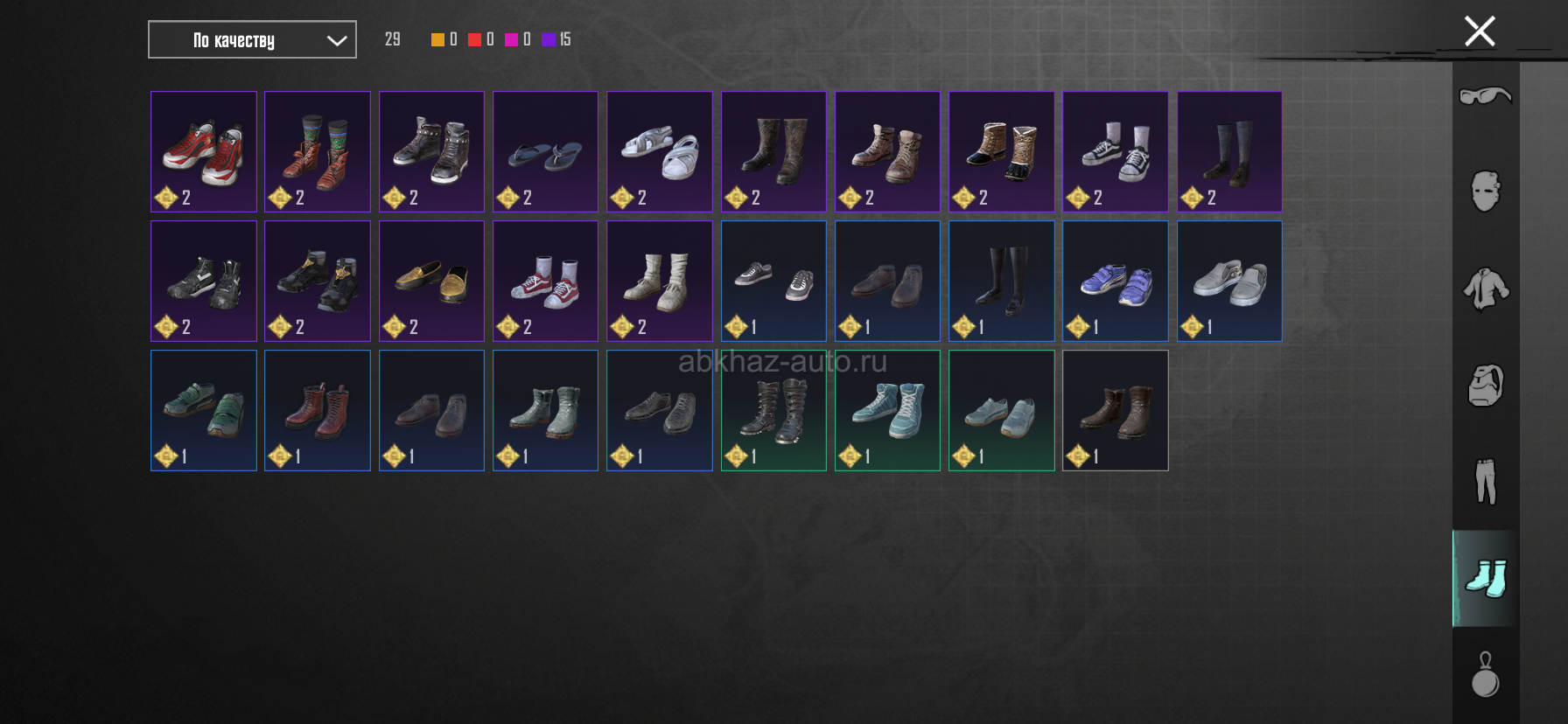Choose the gray slip-on shoes
This screenshot has width=1568, height=724.
click(x=1229, y=281)
